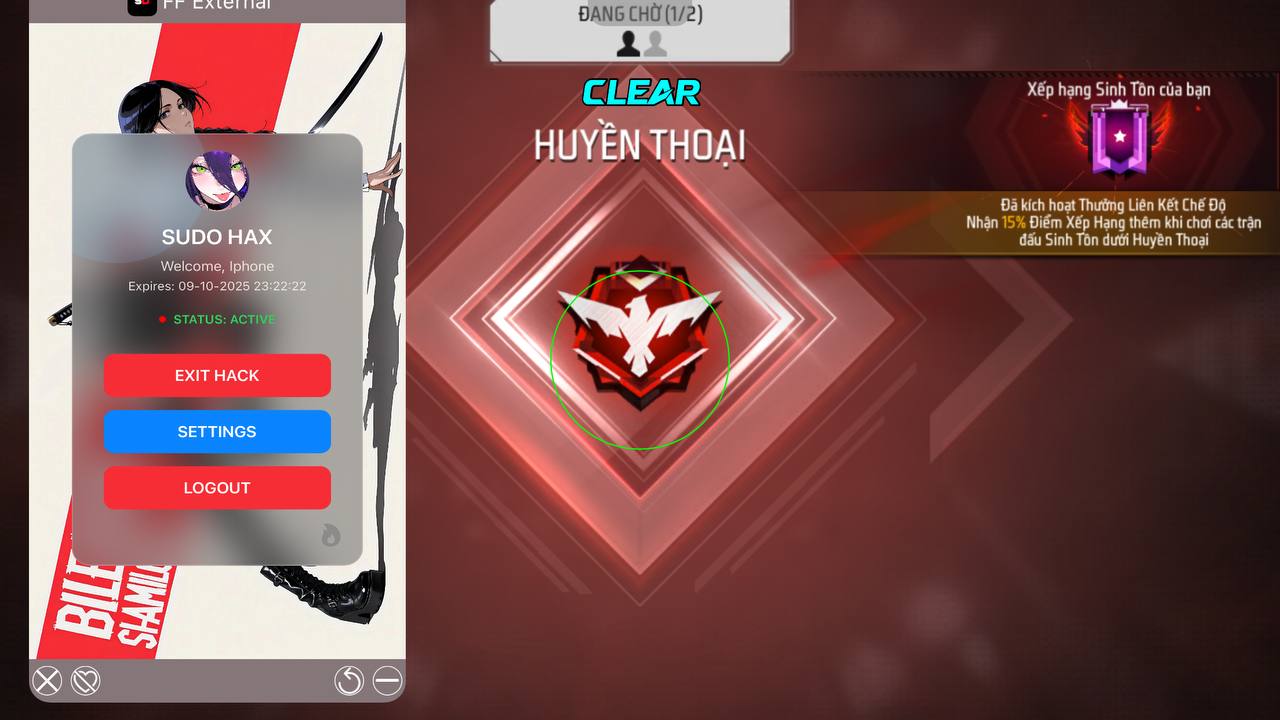Click the second player slot icon

pyautogui.click(x=655, y=42)
